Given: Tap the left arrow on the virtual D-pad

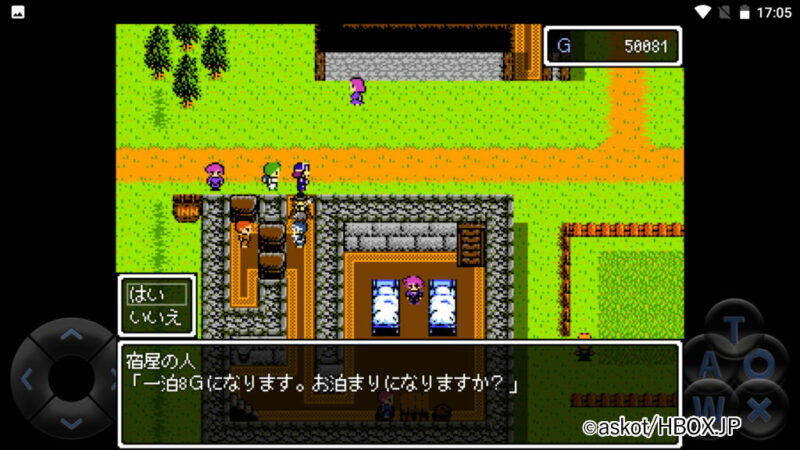Looking at the screenshot, I should coord(28,379).
